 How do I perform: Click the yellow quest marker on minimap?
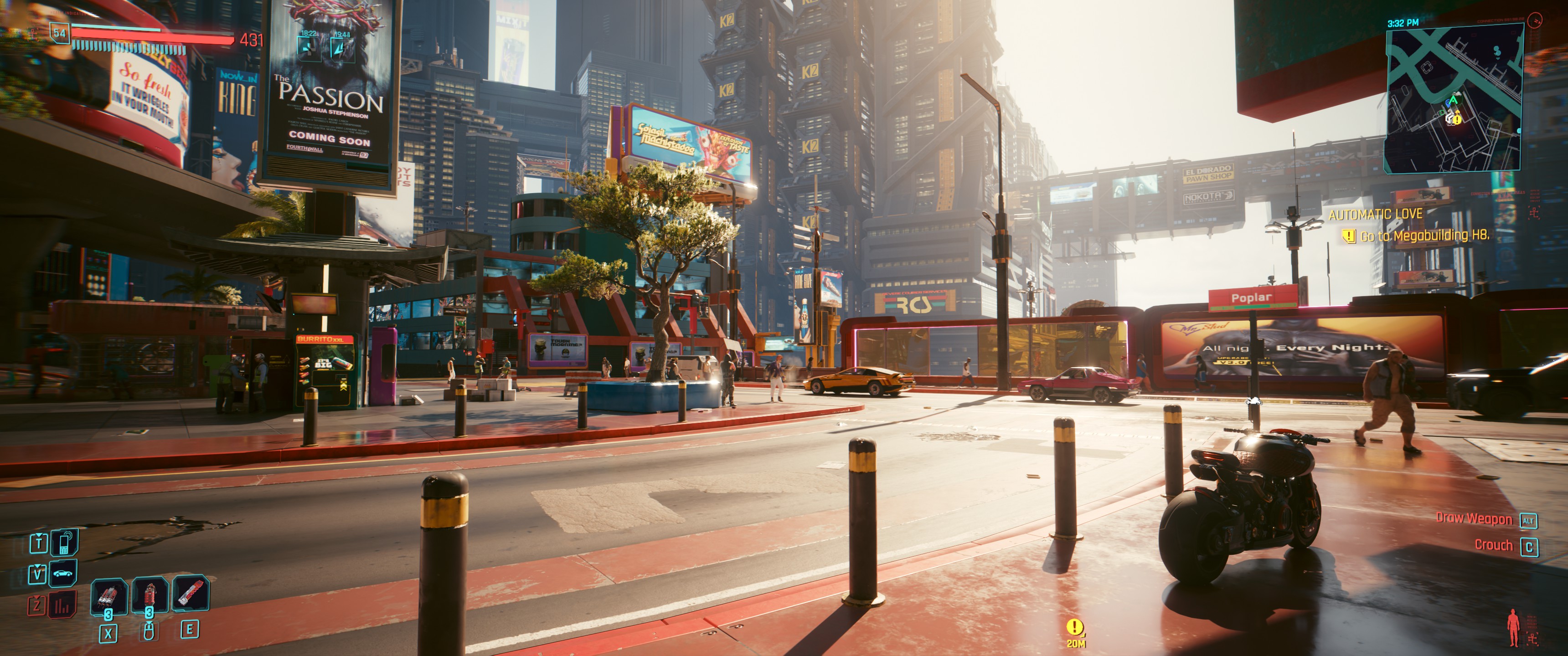[1457, 120]
